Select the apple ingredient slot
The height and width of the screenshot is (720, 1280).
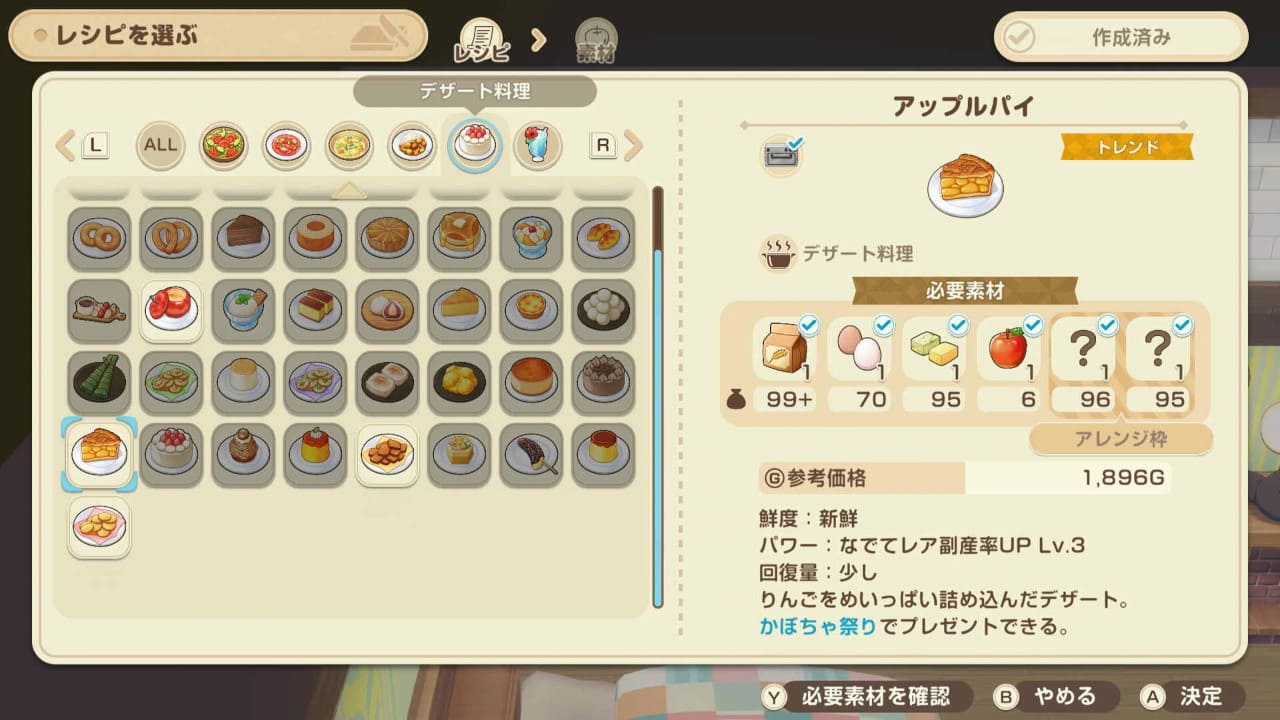coord(1008,352)
